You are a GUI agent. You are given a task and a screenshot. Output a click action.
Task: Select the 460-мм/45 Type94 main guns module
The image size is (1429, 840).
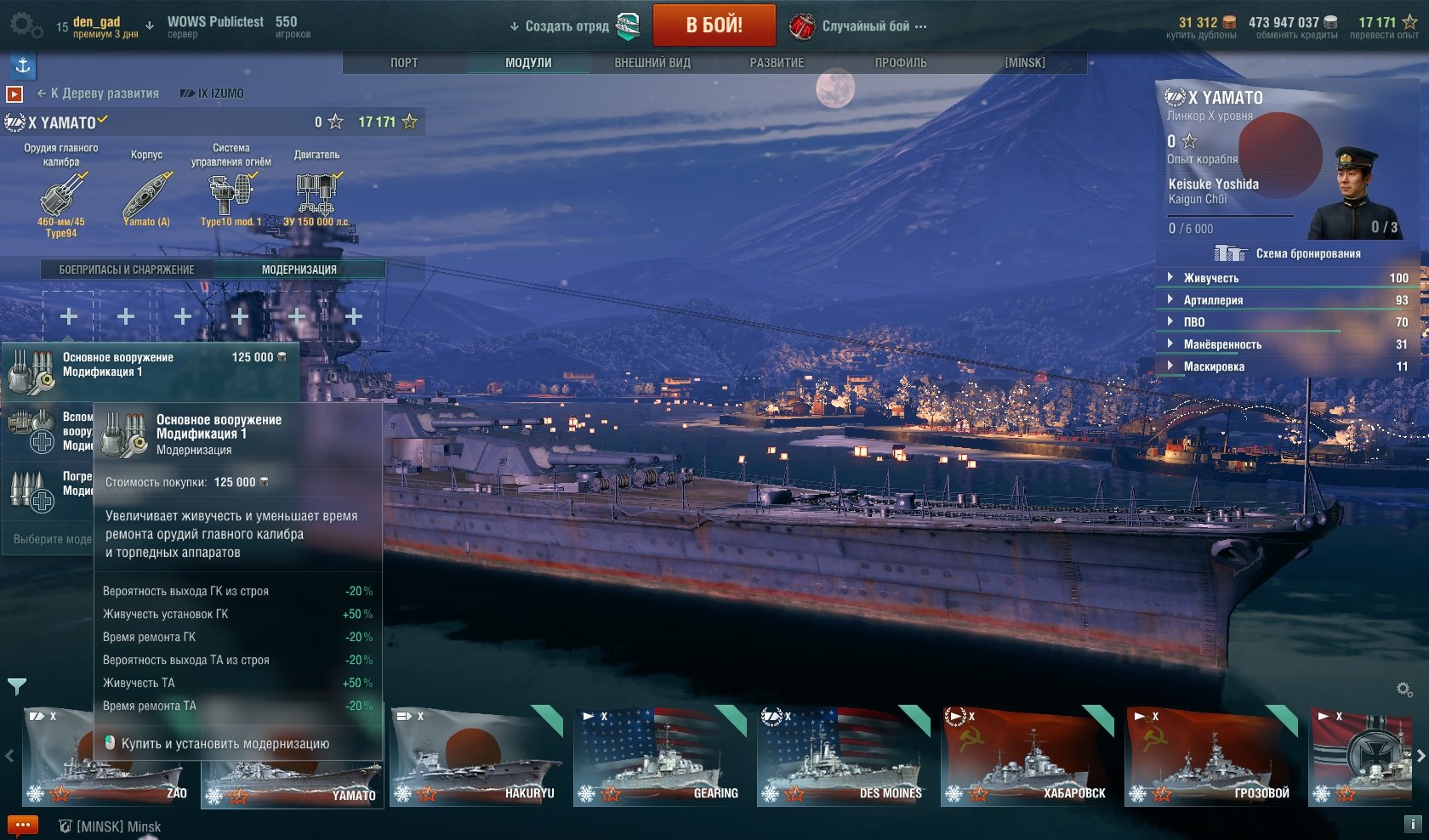(x=61, y=200)
